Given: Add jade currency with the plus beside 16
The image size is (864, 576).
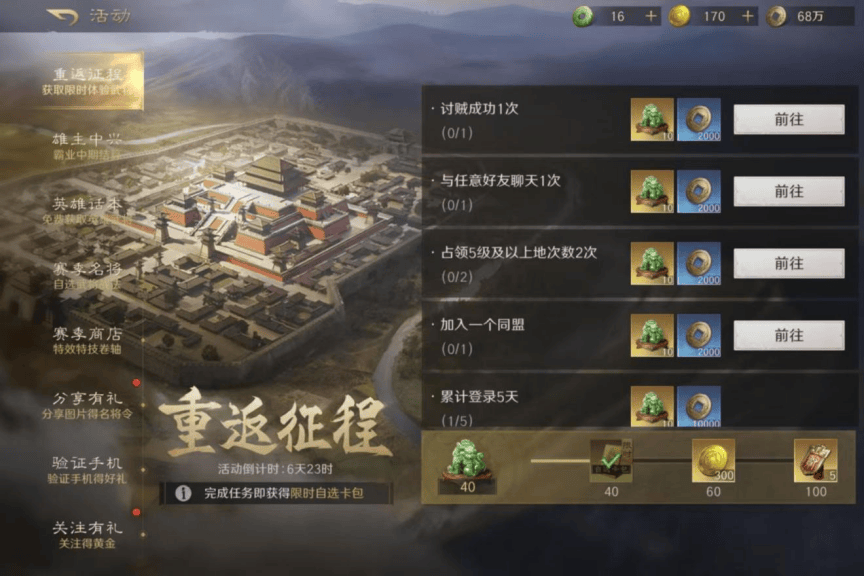Looking at the screenshot, I should [x=651, y=16].
